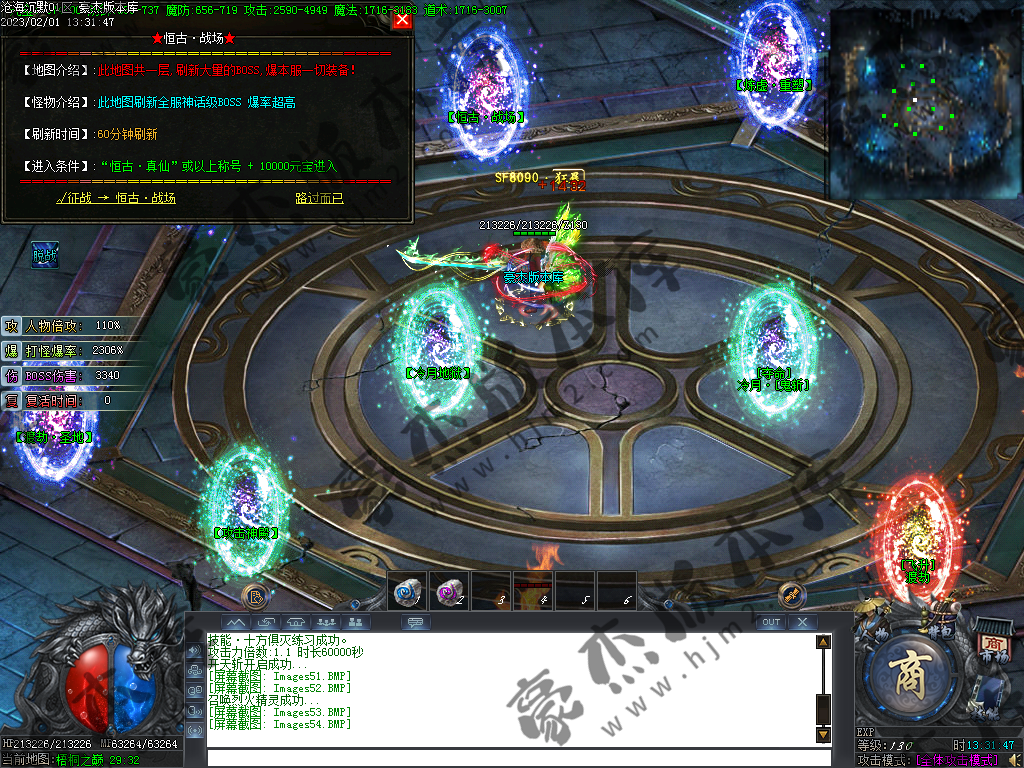Image resolution: width=1024 pixels, height=768 pixels.
Task: Click the round document icon button
Action: tap(254, 595)
